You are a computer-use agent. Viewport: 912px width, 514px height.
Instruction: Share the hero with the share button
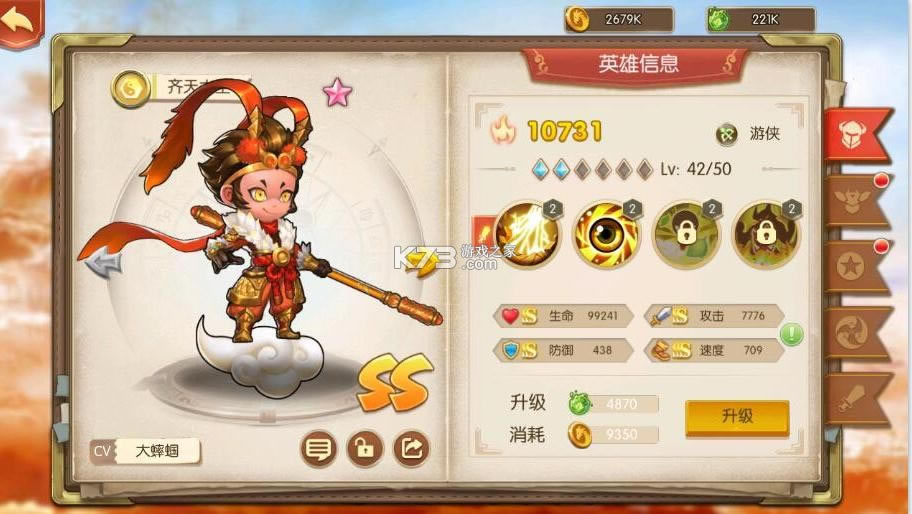411,449
